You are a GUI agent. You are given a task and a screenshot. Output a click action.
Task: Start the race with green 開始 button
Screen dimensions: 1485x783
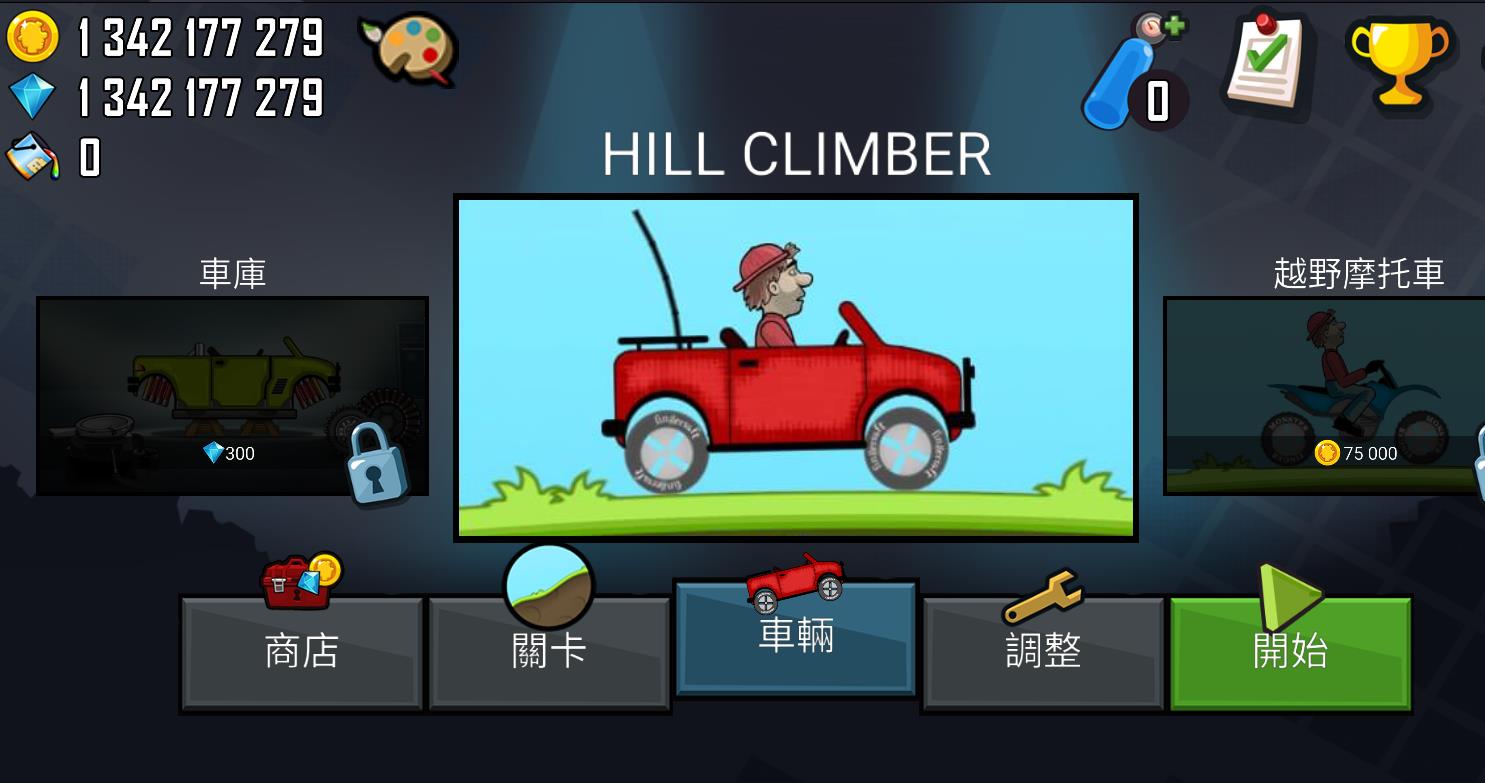point(1290,651)
